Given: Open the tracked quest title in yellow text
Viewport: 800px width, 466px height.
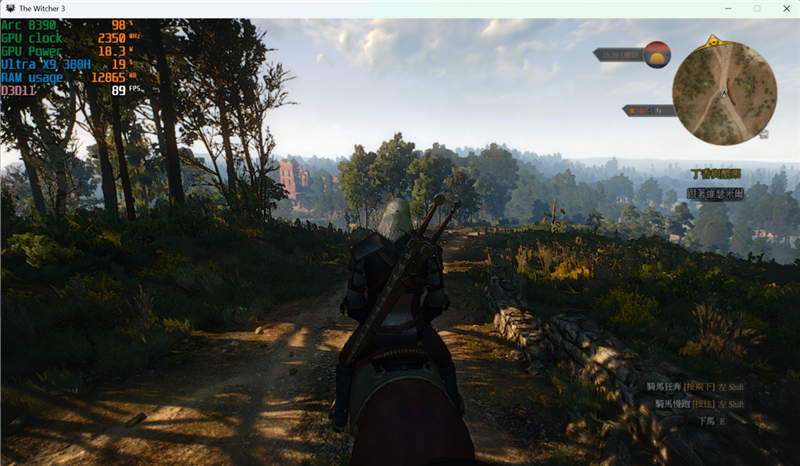Looking at the screenshot, I should [716, 173].
